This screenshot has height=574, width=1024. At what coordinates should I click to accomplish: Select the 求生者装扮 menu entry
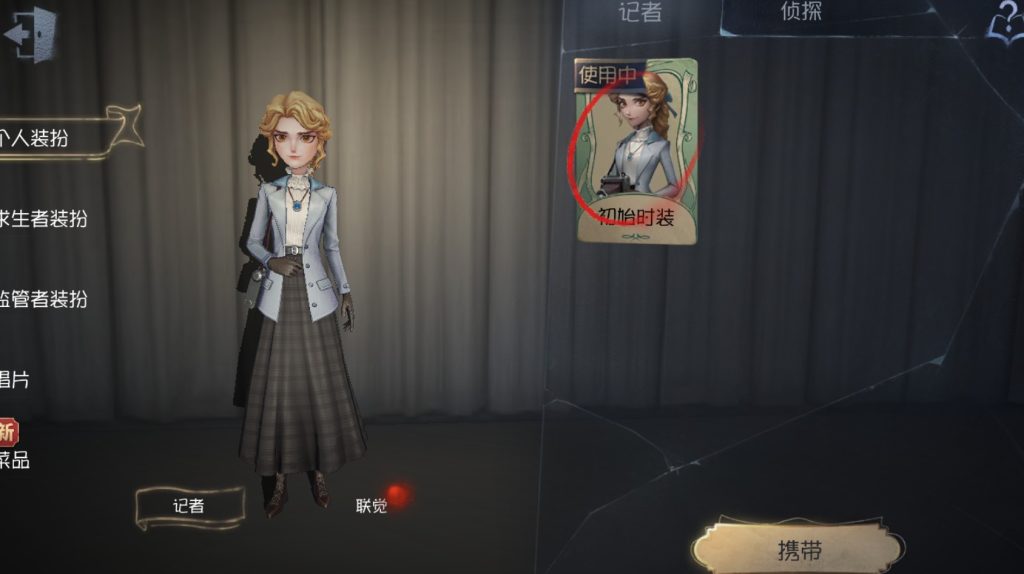[44, 219]
